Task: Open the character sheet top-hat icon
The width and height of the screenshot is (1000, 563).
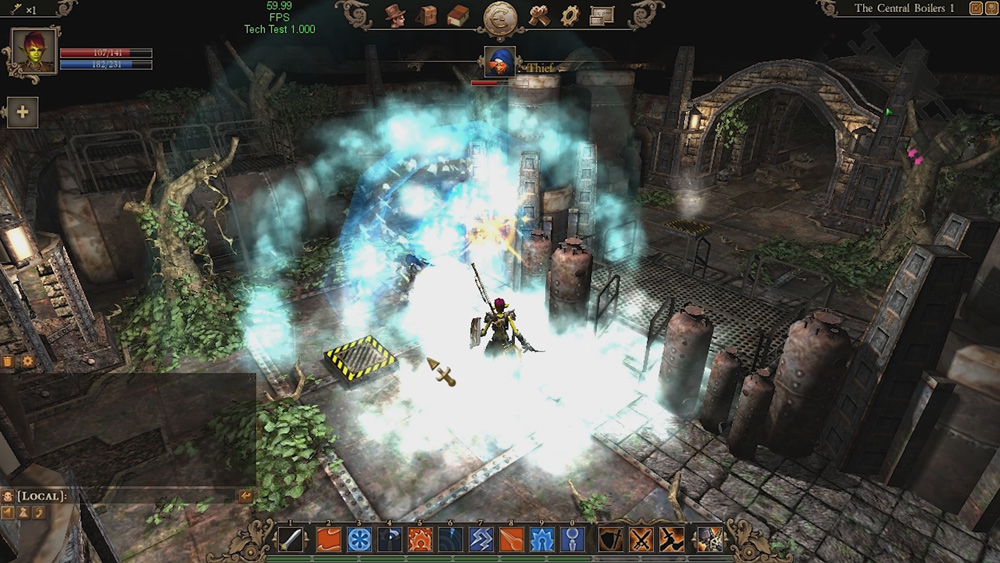Action: [x=395, y=15]
